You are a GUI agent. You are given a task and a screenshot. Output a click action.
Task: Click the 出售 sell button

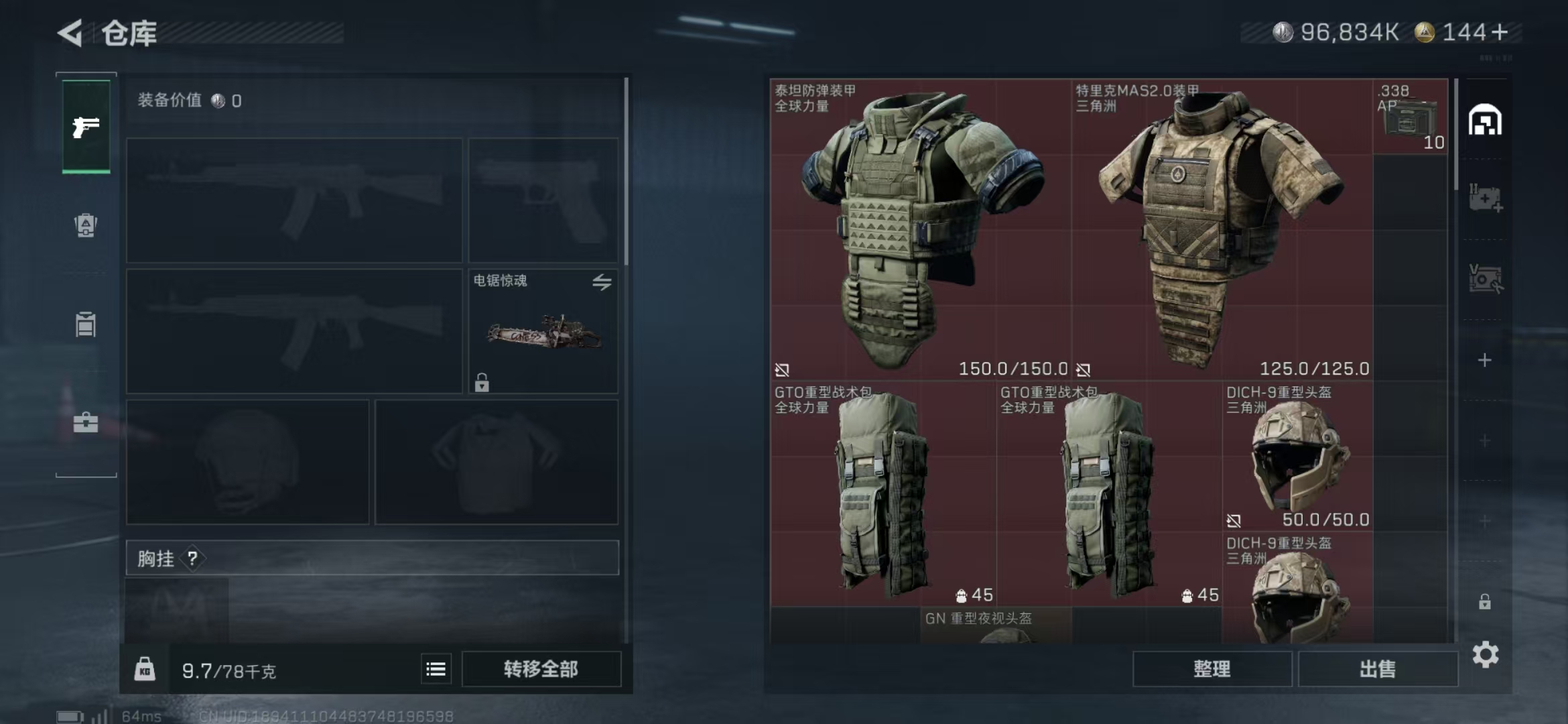tap(1378, 669)
